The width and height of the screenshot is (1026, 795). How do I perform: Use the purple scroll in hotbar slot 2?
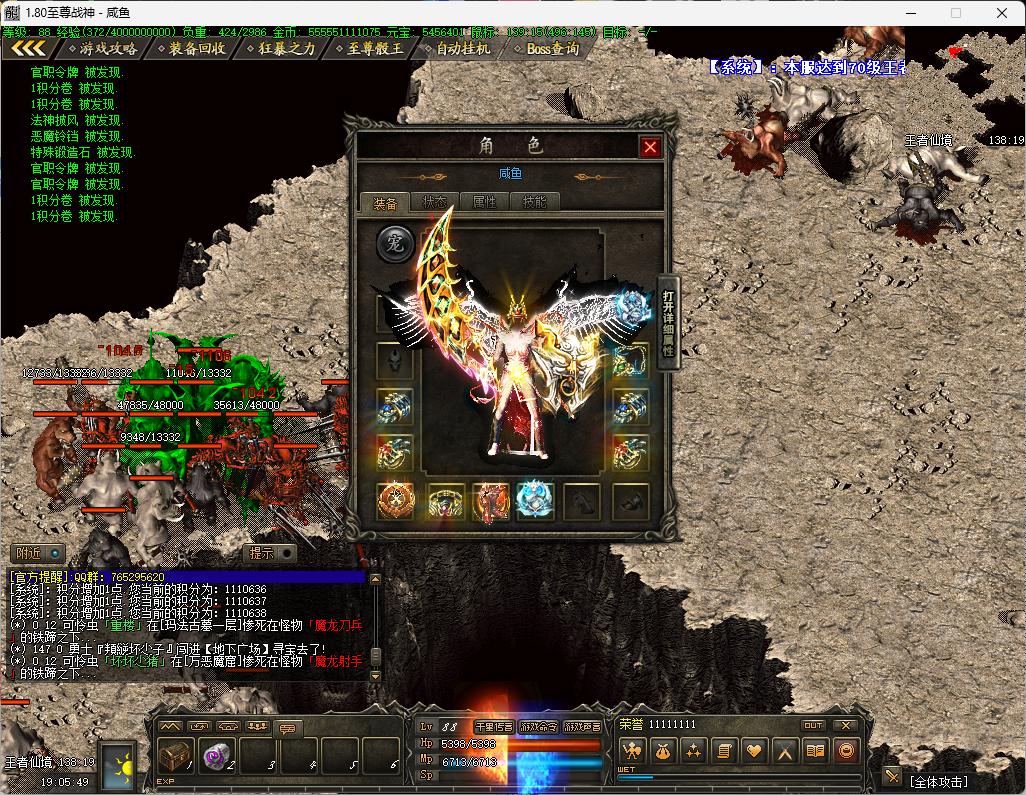(x=217, y=755)
